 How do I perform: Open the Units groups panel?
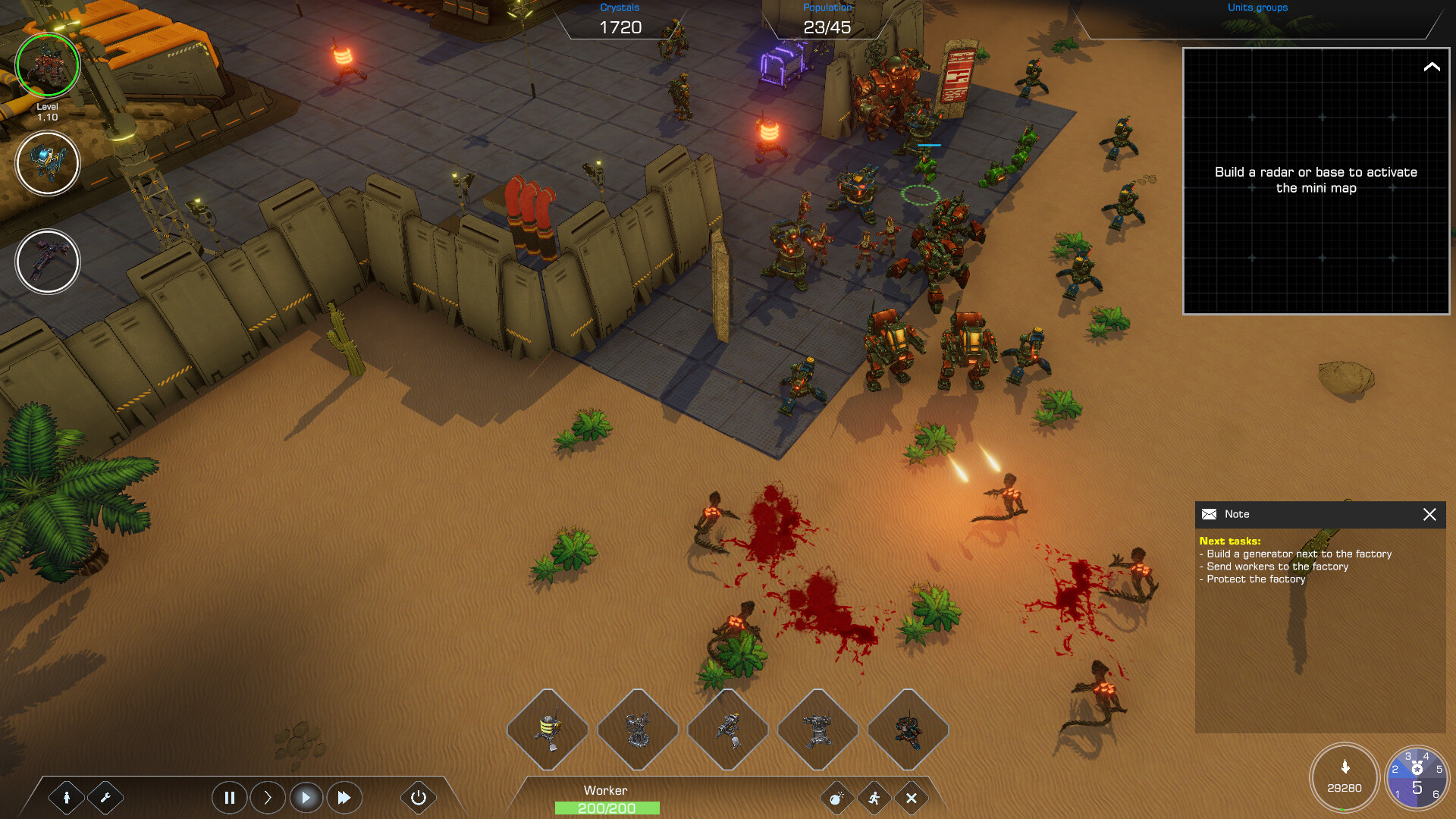tap(1256, 8)
